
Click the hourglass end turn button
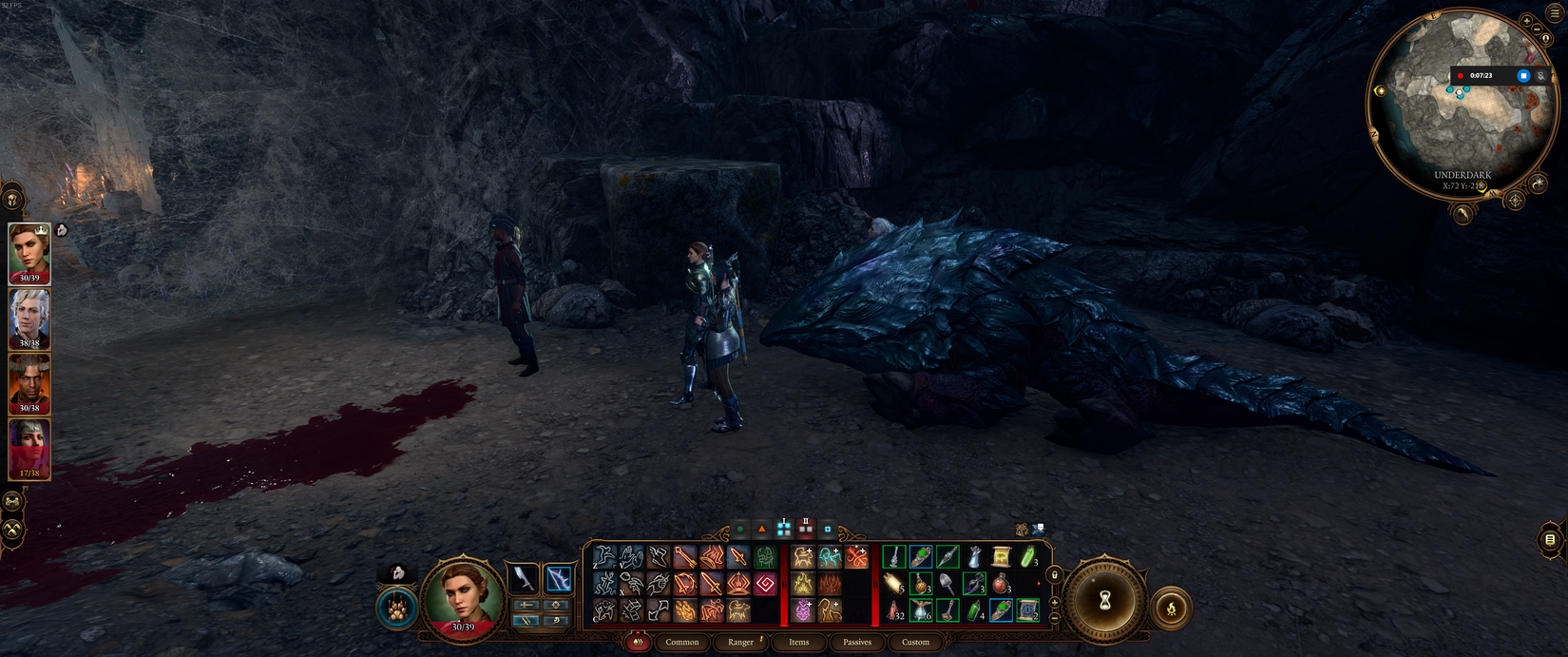point(1105,601)
